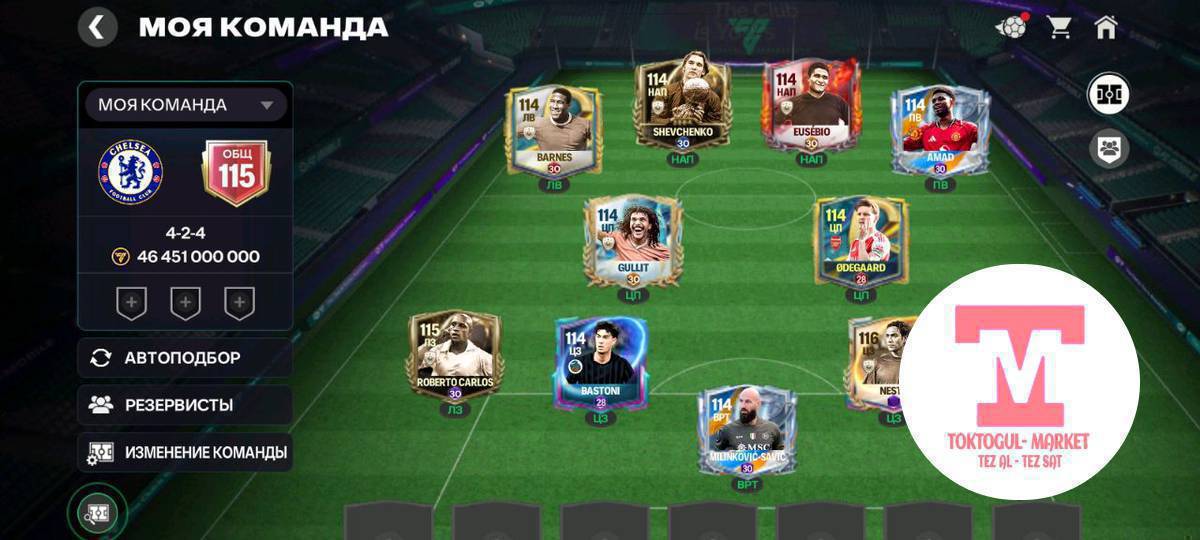
Task: Open the players group view icon
Action: coord(1109,149)
